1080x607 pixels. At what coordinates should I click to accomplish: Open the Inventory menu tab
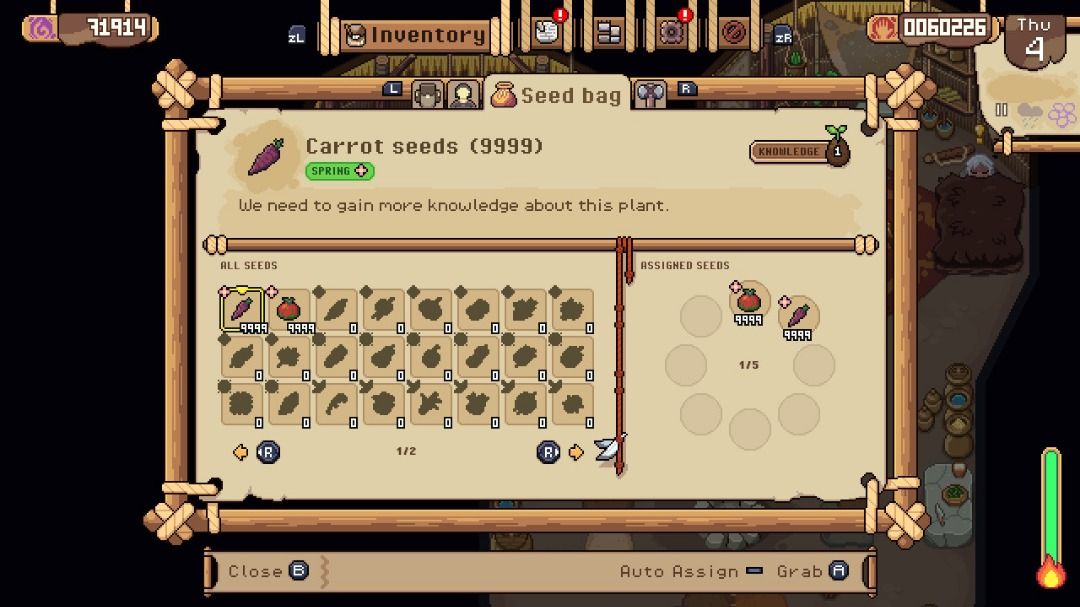pyautogui.click(x=416, y=35)
